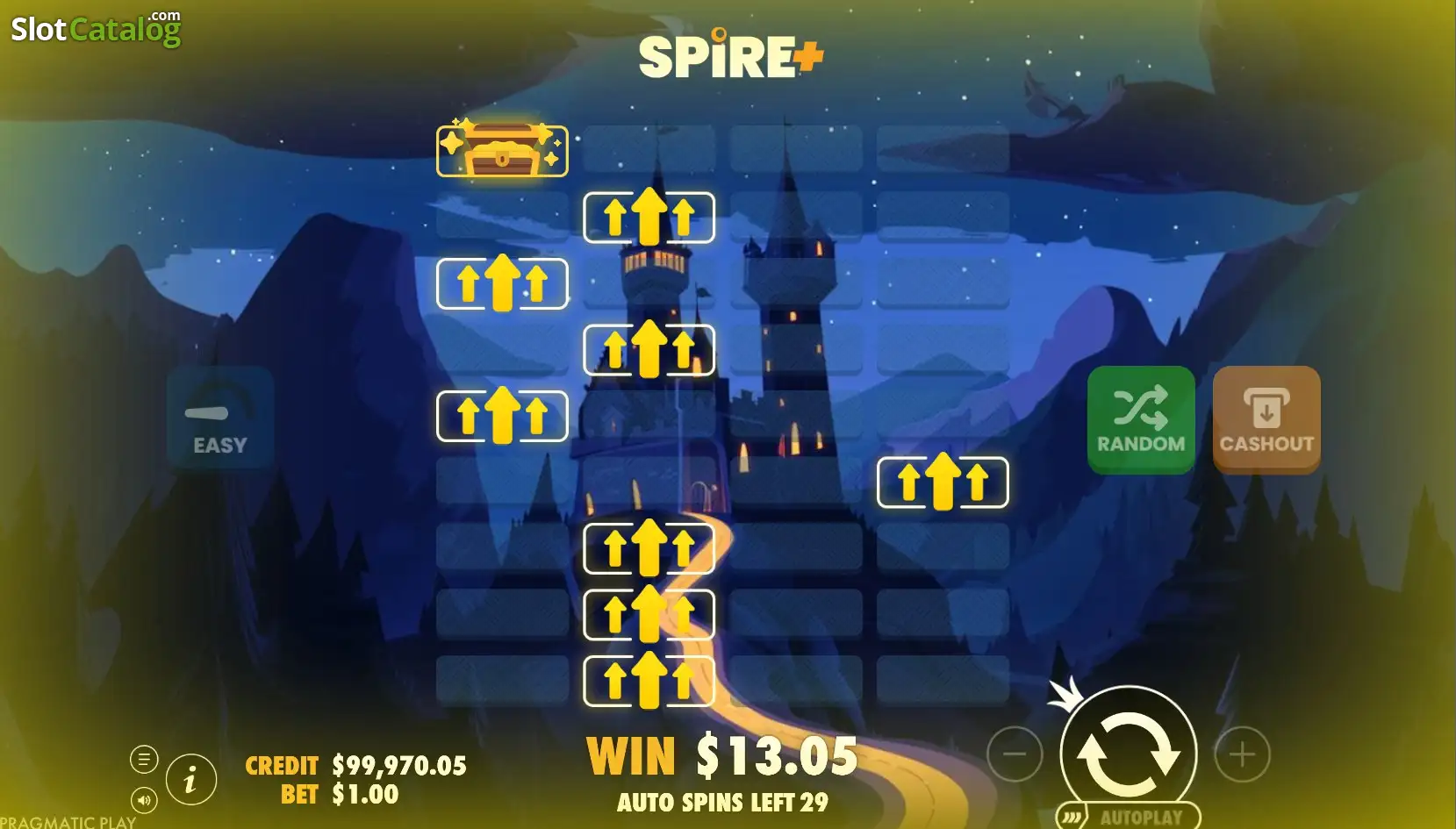The height and width of the screenshot is (829, 1456).
Task: Cash out with the CASHOUT button
Action: pyautogui.click(x=1266, y=419)
